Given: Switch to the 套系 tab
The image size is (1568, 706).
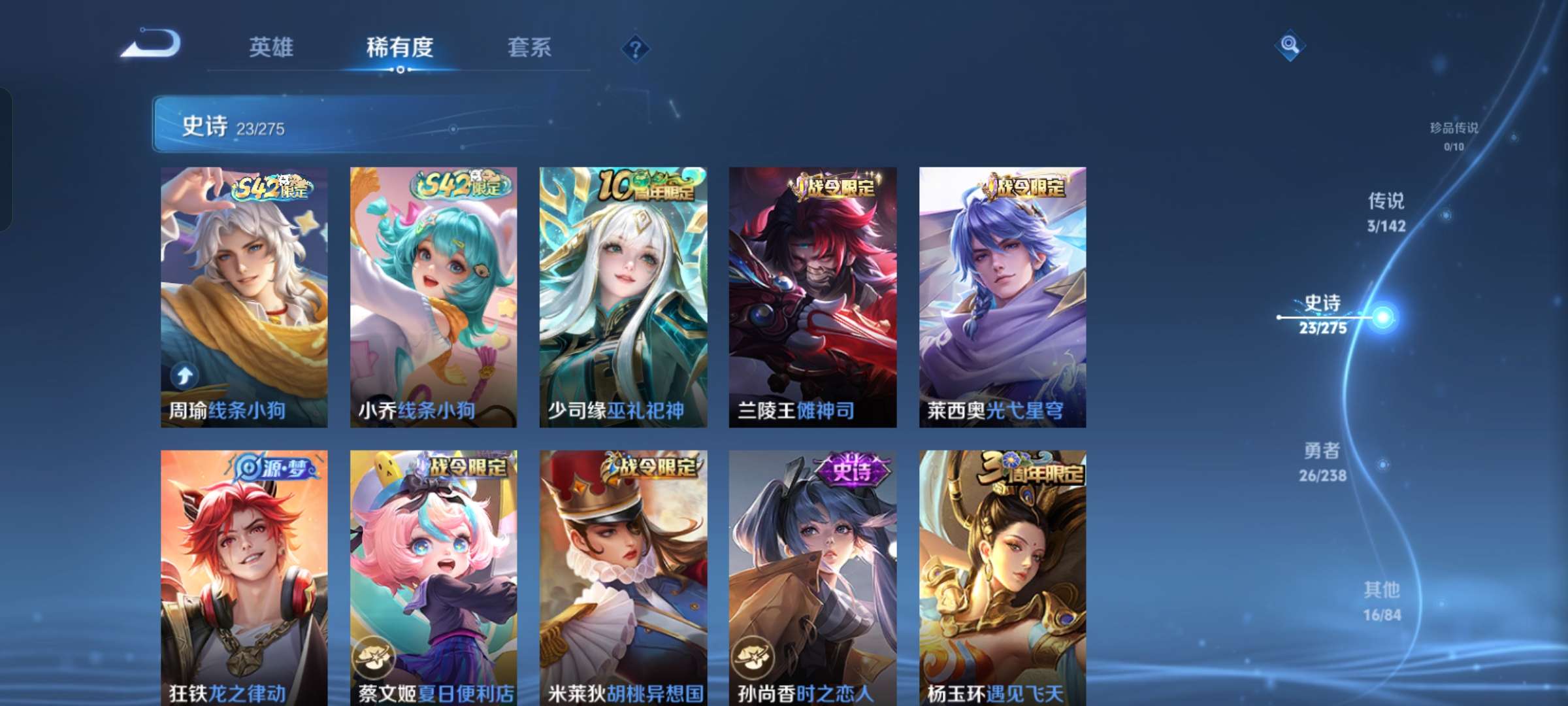Looking at the screenshot, I should [x=531, y=48].
